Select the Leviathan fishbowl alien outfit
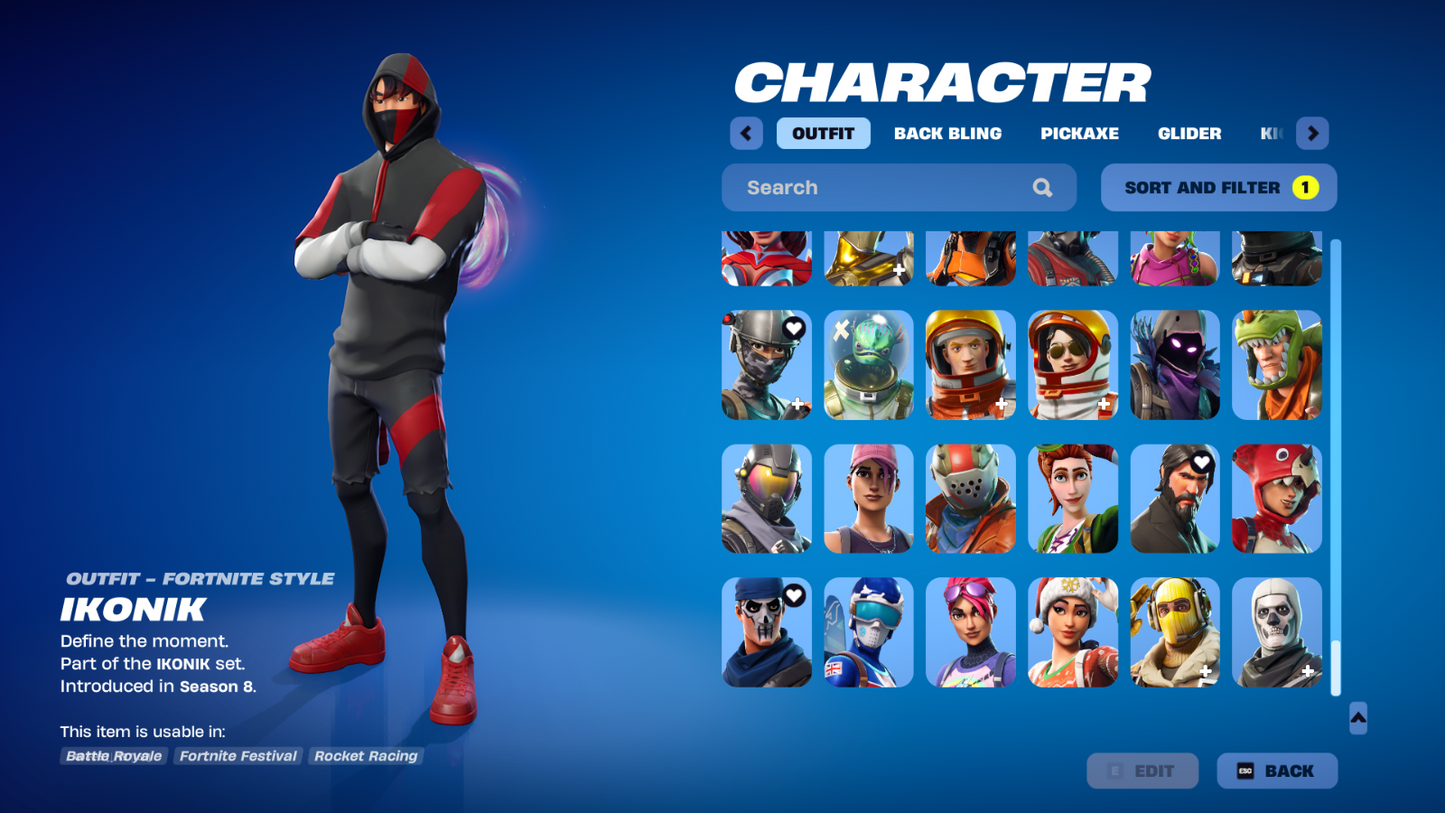The height and width of the screenshot is (813, 1445). point(868,364)
